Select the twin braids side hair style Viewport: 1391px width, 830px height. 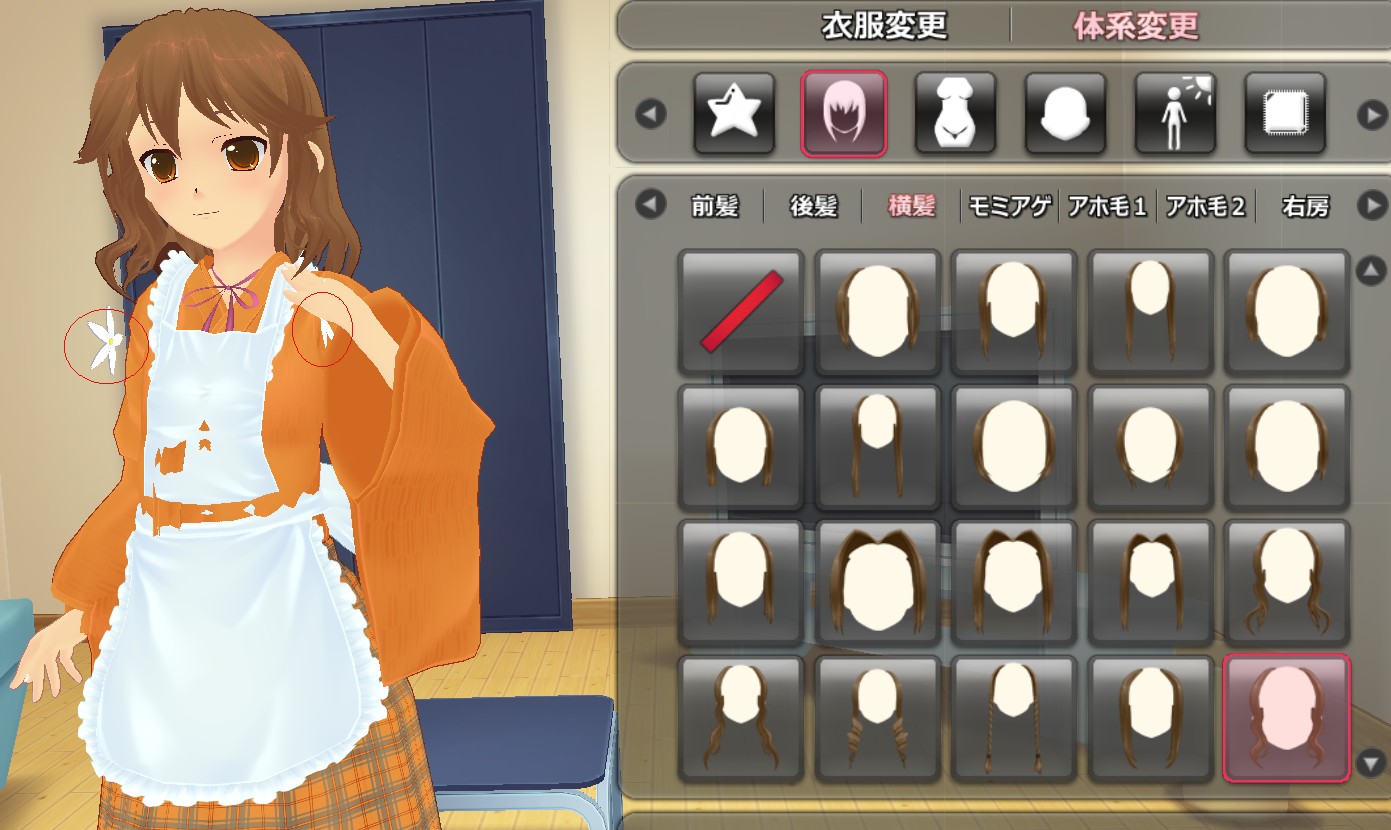click(x=1014, y=718)
